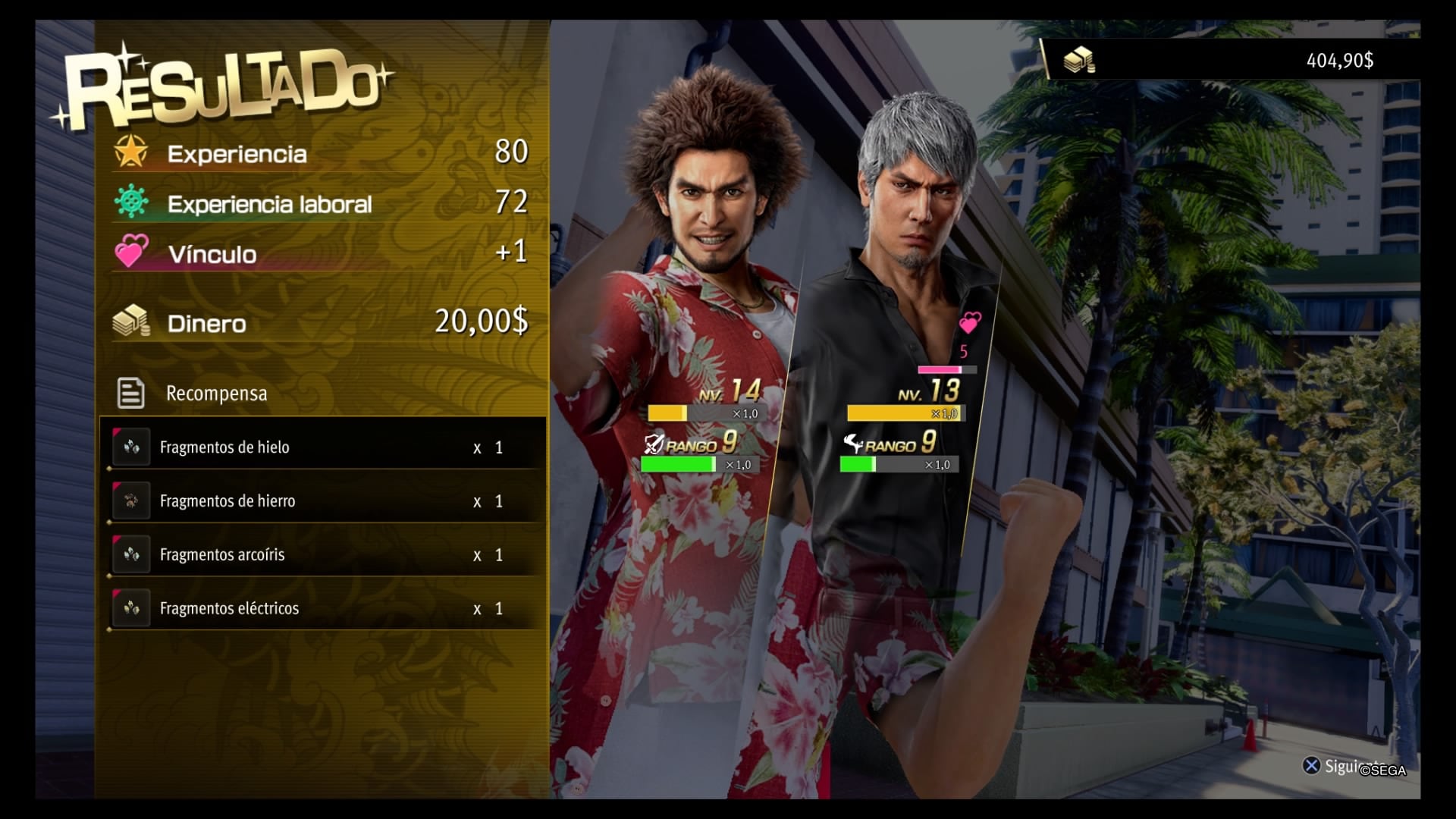
Task: Select the Fragmentos de hielo reward row
Action: click(x=325, y=447)
